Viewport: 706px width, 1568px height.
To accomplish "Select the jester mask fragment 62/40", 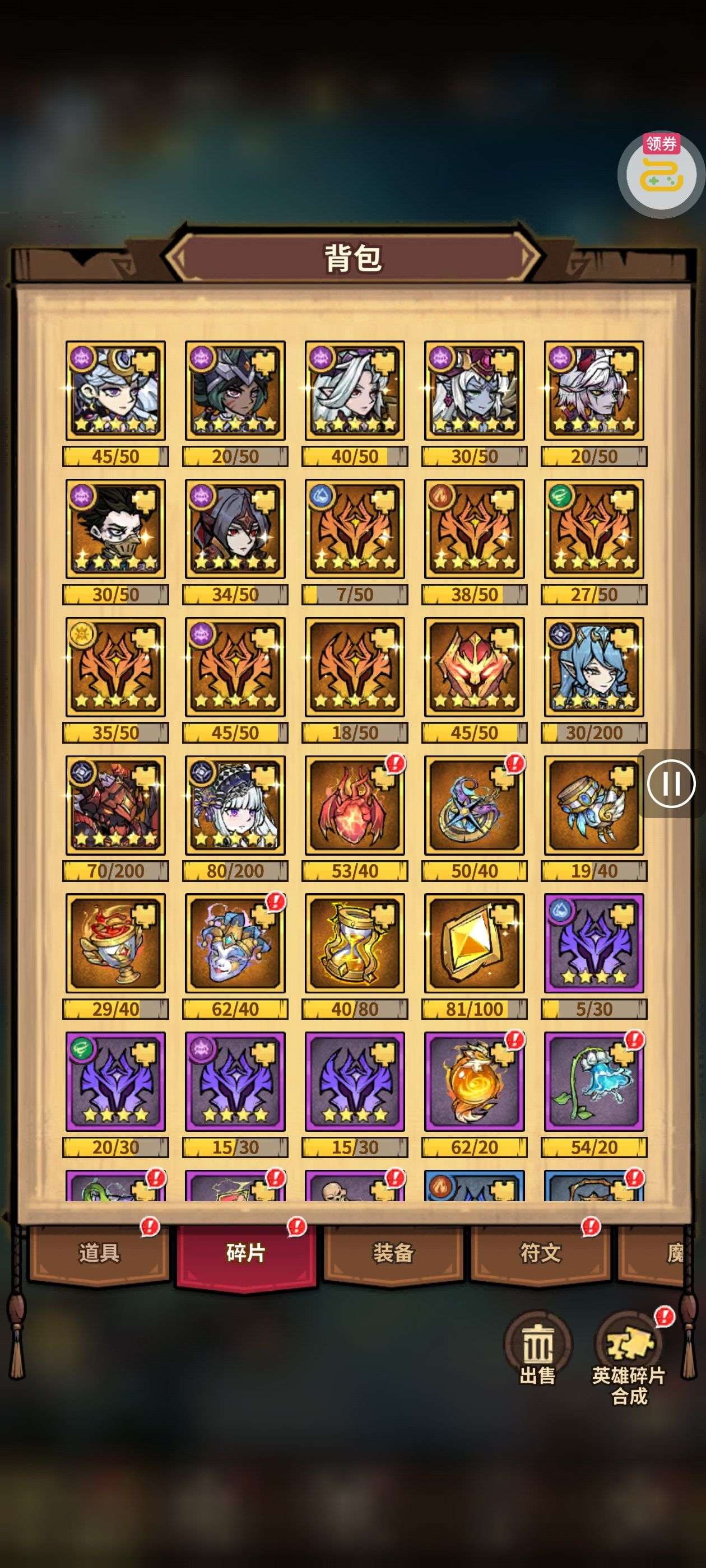I will 235,944.
